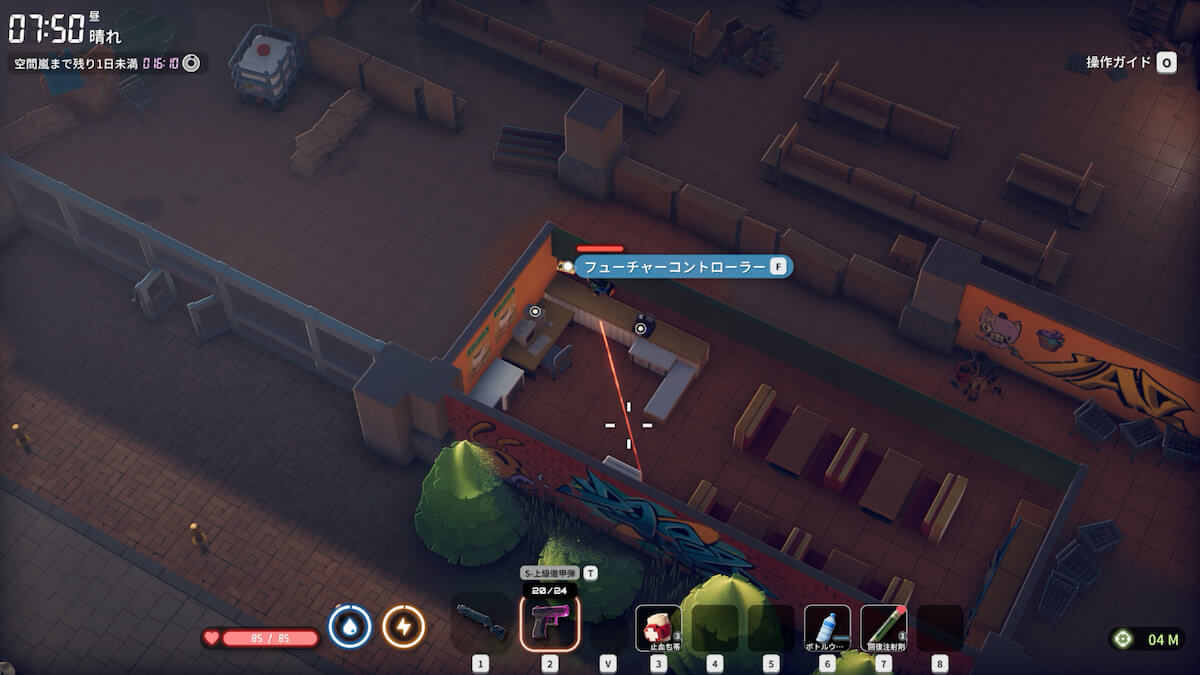This screenshot has height=675, width=1200.
Task: Use the 回復注射剤 healing injector
Action: point(883,628)
